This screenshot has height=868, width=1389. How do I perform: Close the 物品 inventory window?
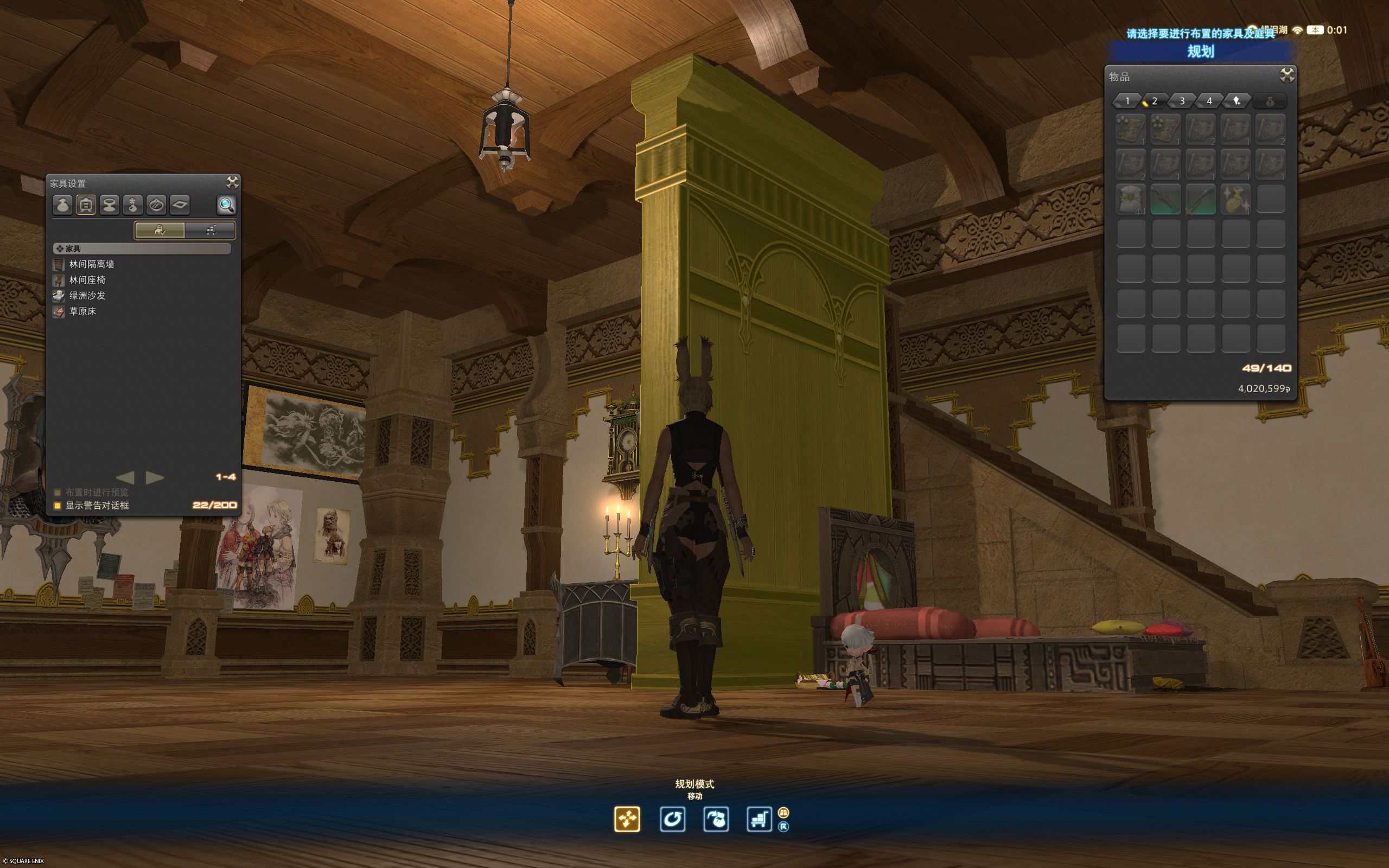tap(1287, 75)
